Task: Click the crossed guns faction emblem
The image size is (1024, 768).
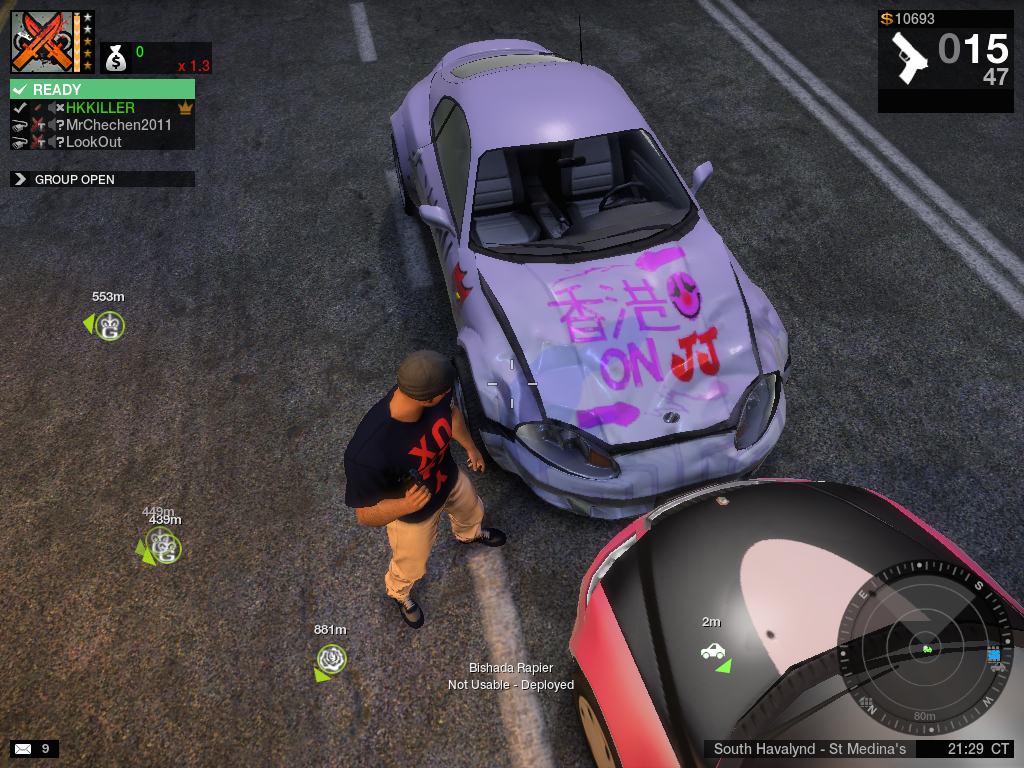Action: (x=43, y=42)
